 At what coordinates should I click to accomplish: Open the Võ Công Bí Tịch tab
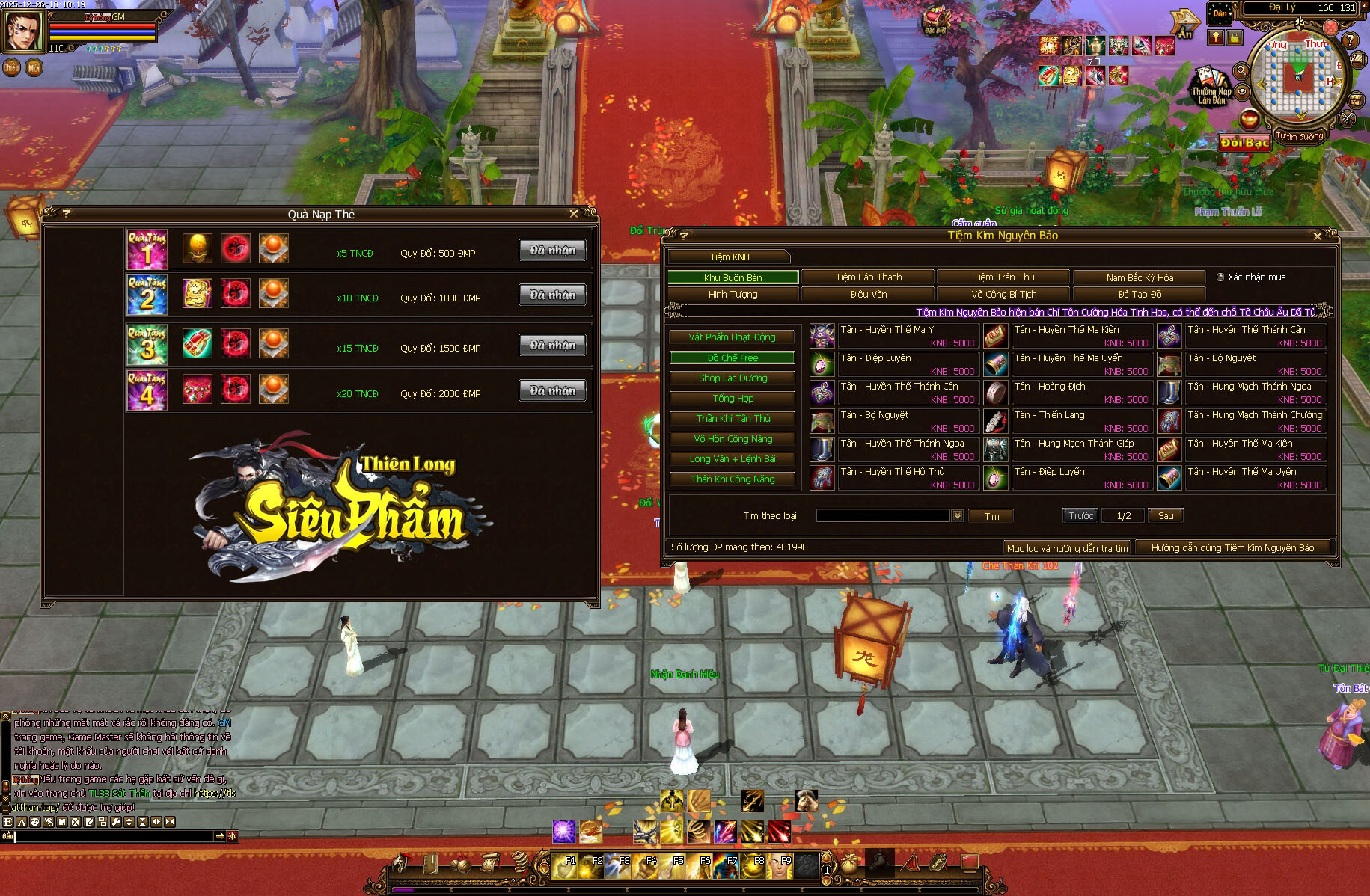click(x=1003, y=295)
